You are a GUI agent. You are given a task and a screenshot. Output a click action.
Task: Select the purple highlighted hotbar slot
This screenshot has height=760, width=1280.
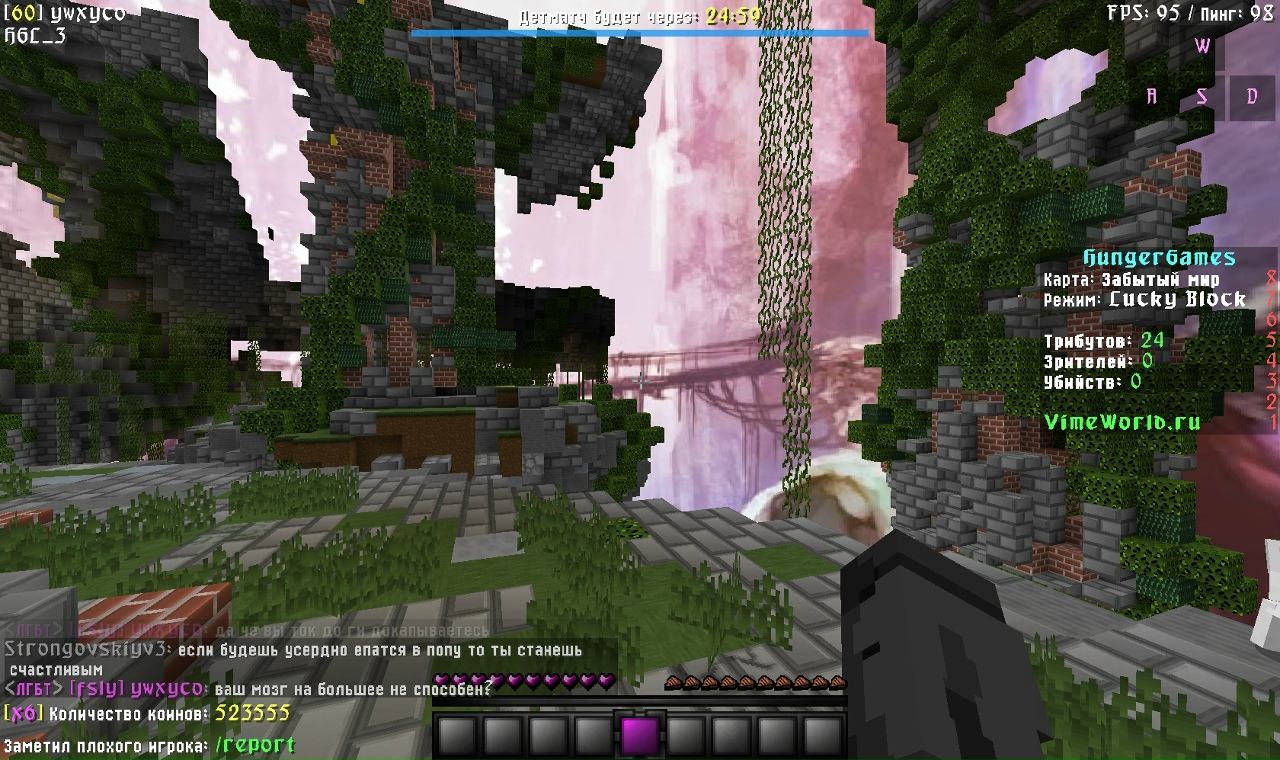tap(640, 736)
